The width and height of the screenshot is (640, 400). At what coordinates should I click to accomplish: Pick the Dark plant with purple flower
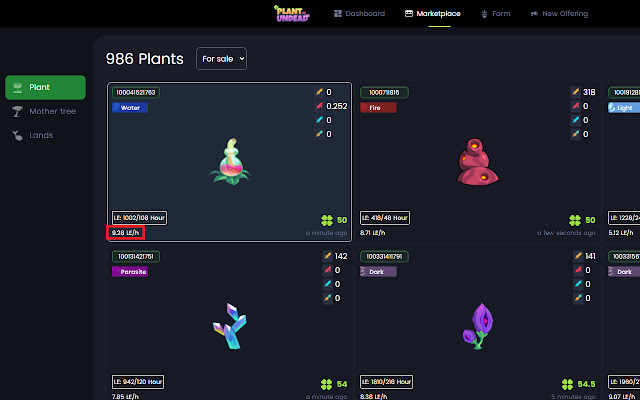[478, 322]
